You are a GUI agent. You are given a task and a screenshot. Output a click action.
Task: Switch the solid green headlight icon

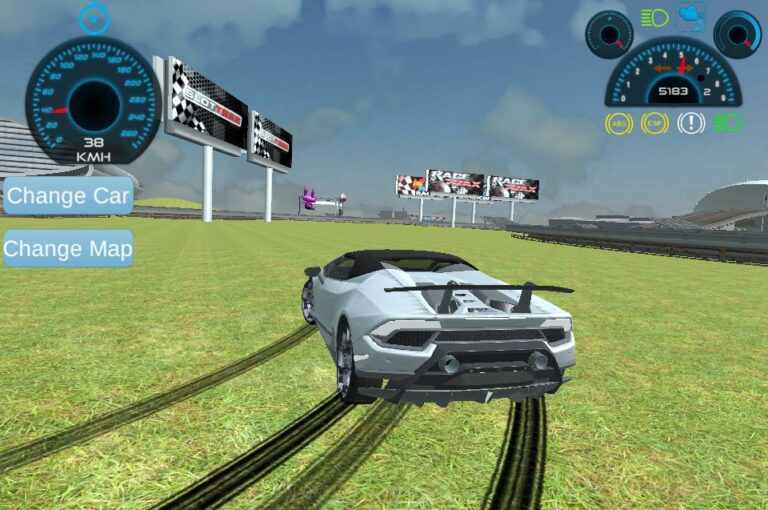(x=728, y=123)
